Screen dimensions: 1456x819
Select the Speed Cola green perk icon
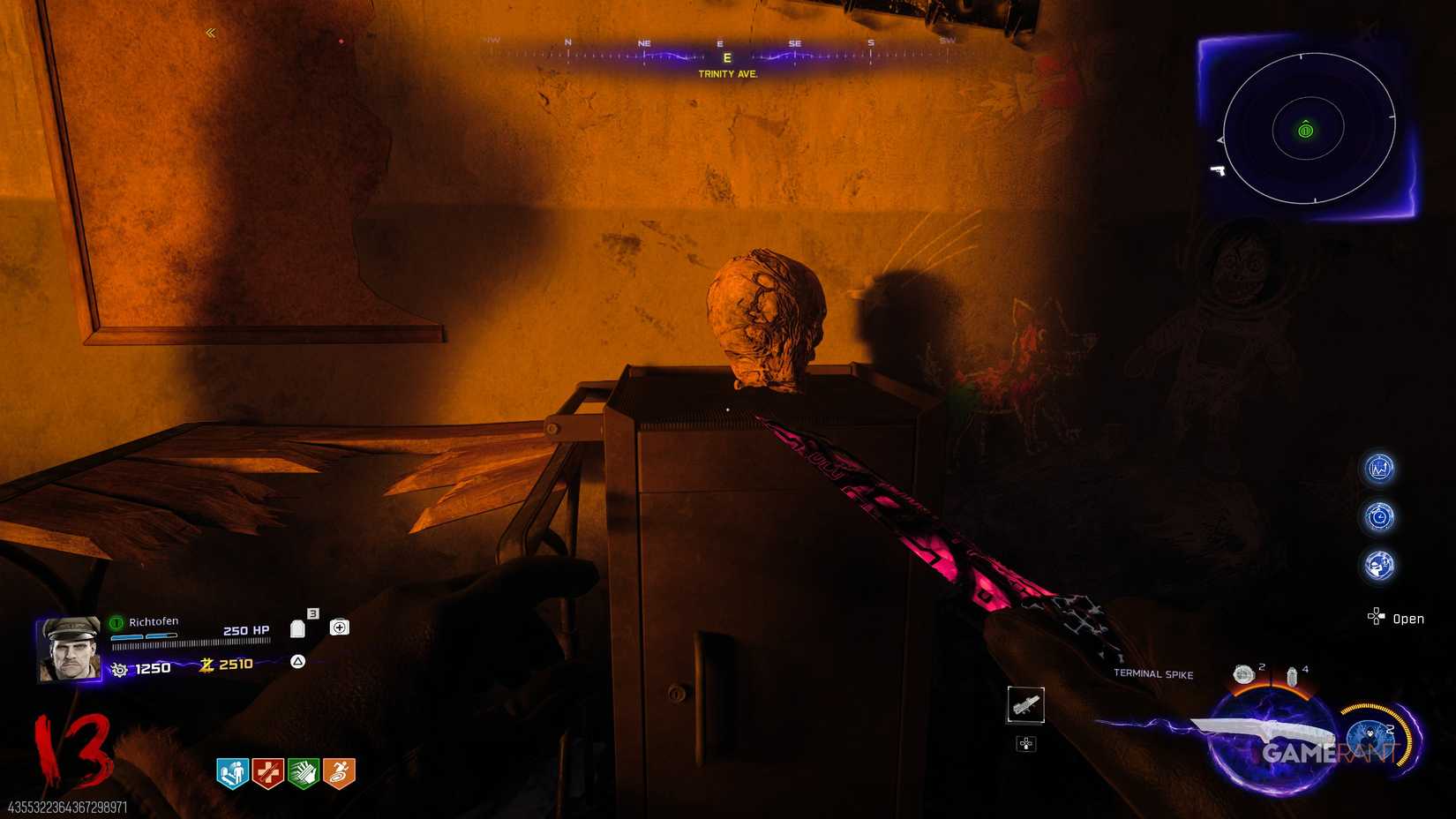click(x=302, y=771)
